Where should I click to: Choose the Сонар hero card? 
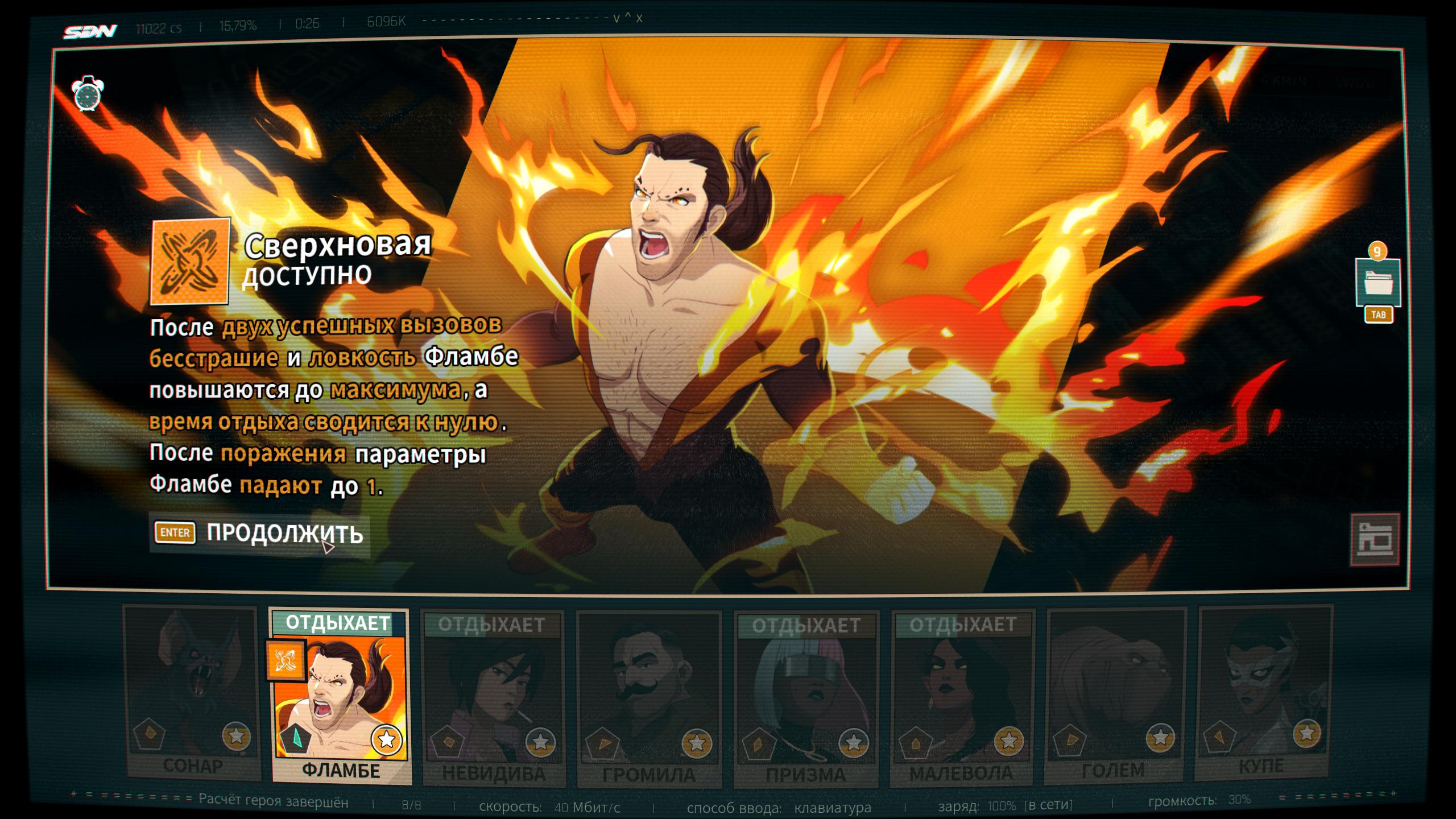(192, 693)
